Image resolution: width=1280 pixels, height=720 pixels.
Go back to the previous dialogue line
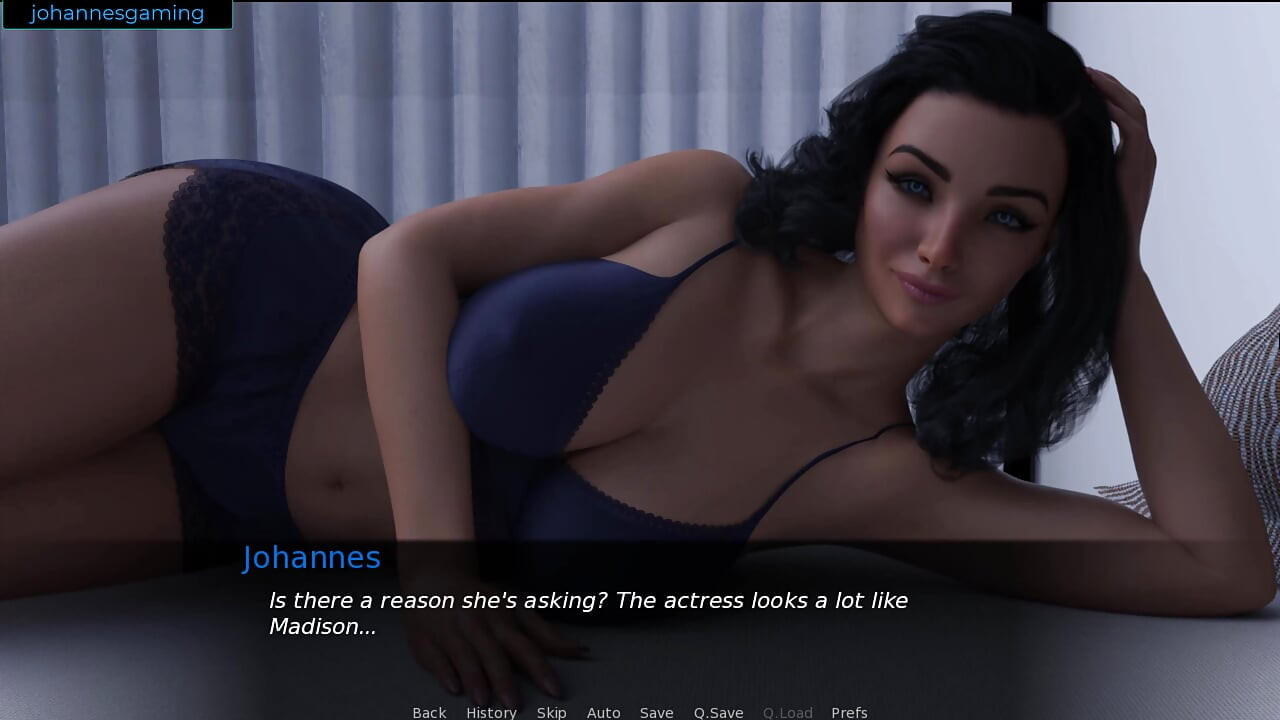tap(428, 712)
